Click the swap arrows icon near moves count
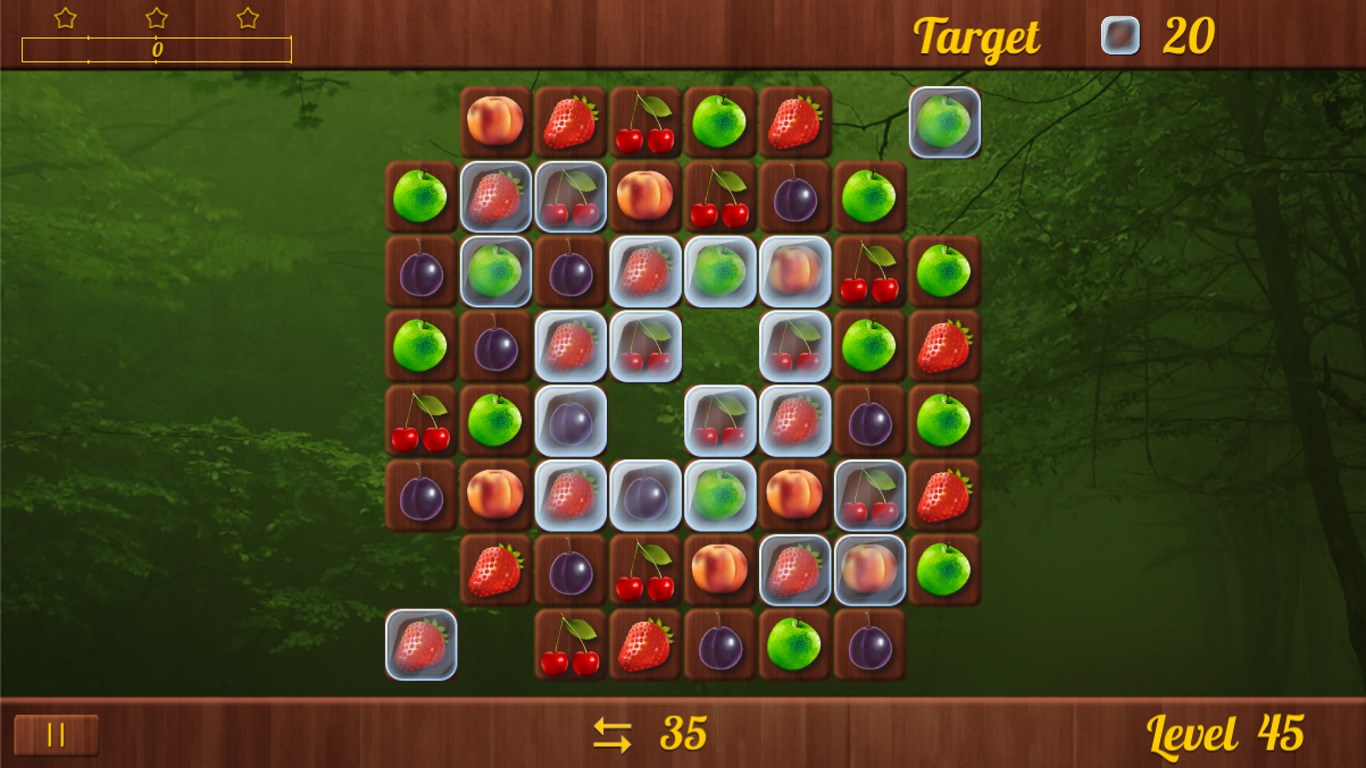 (612, 734)
